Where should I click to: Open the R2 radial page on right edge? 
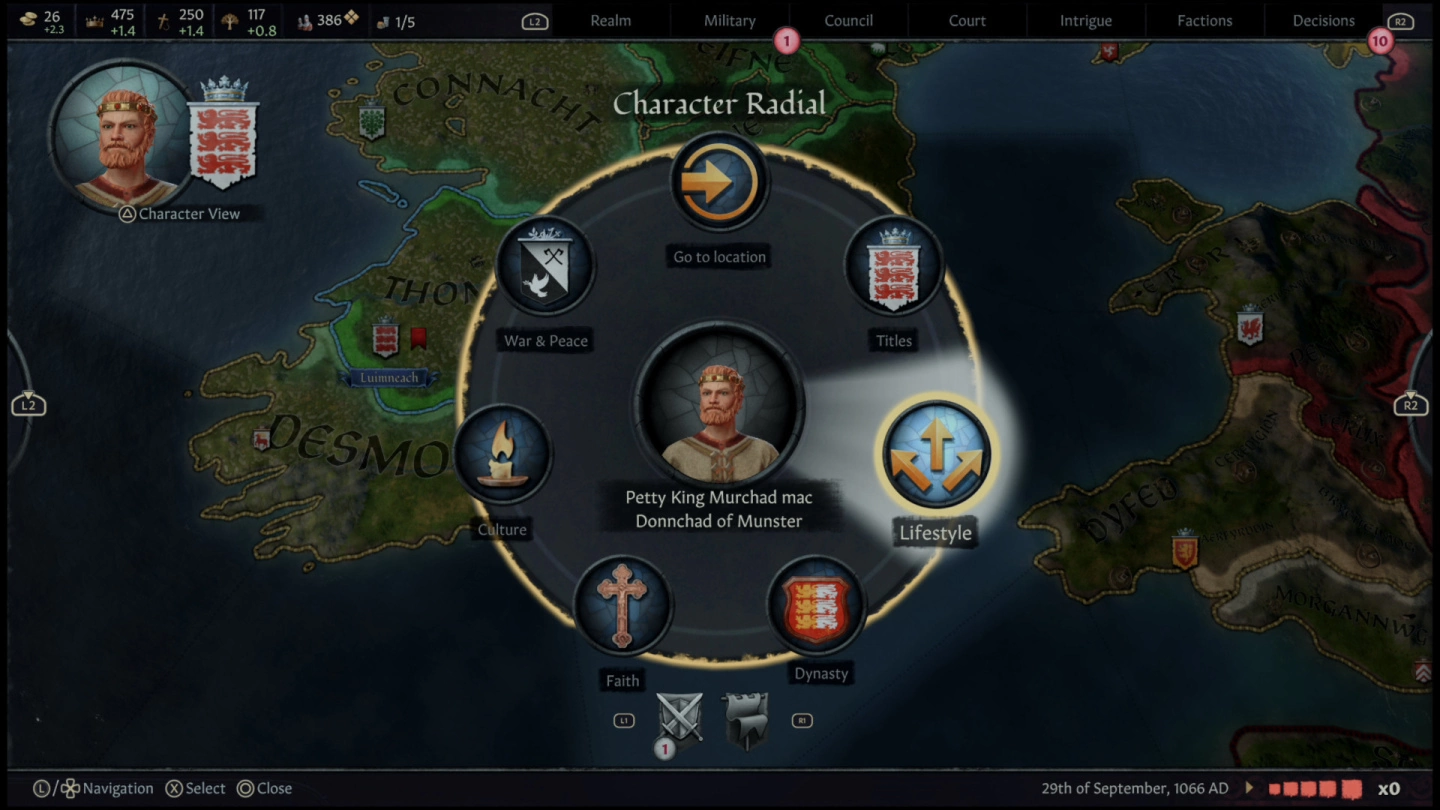click(1413, 404)
